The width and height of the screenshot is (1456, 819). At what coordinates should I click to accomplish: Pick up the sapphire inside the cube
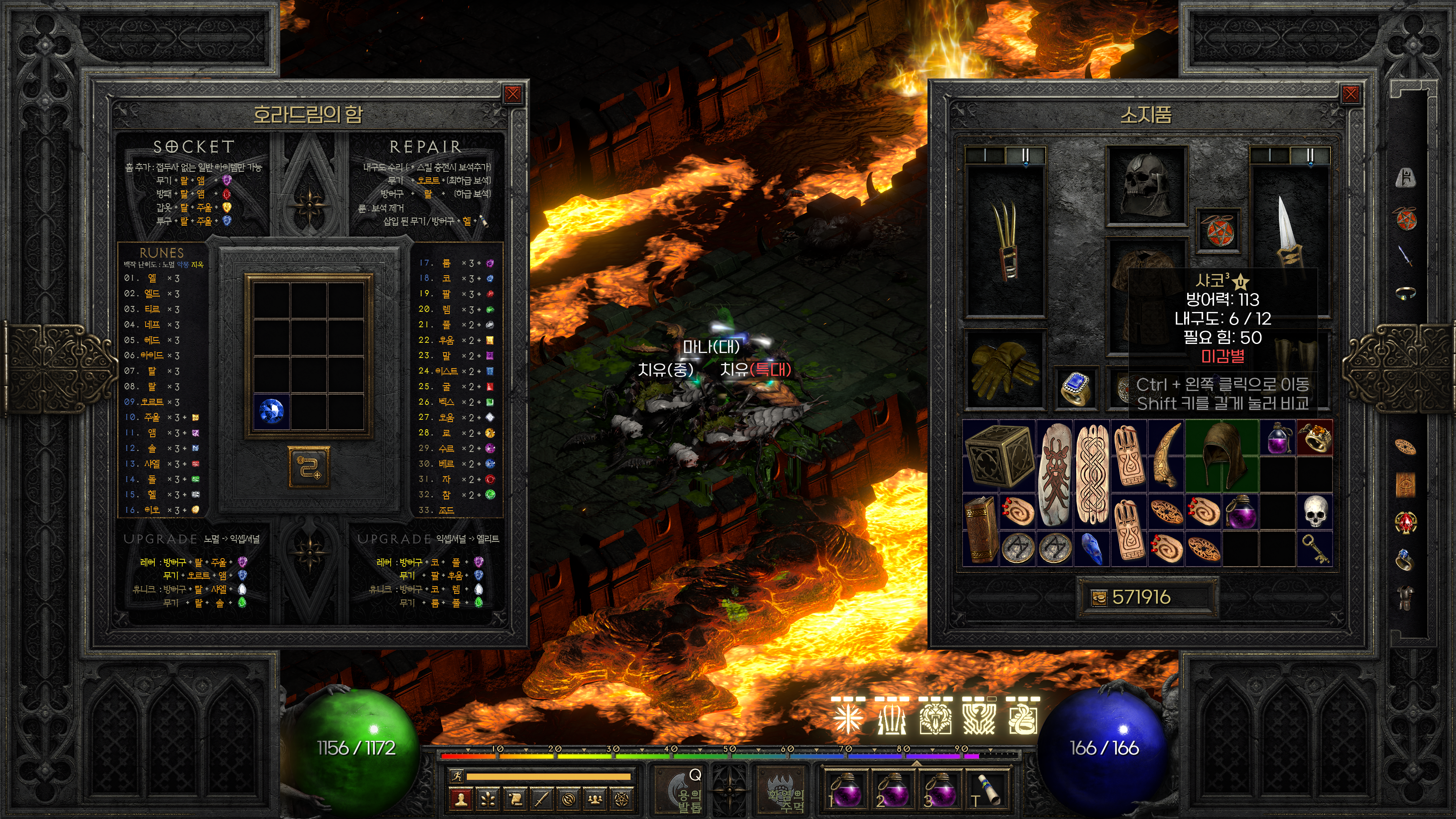coord(272,411)
